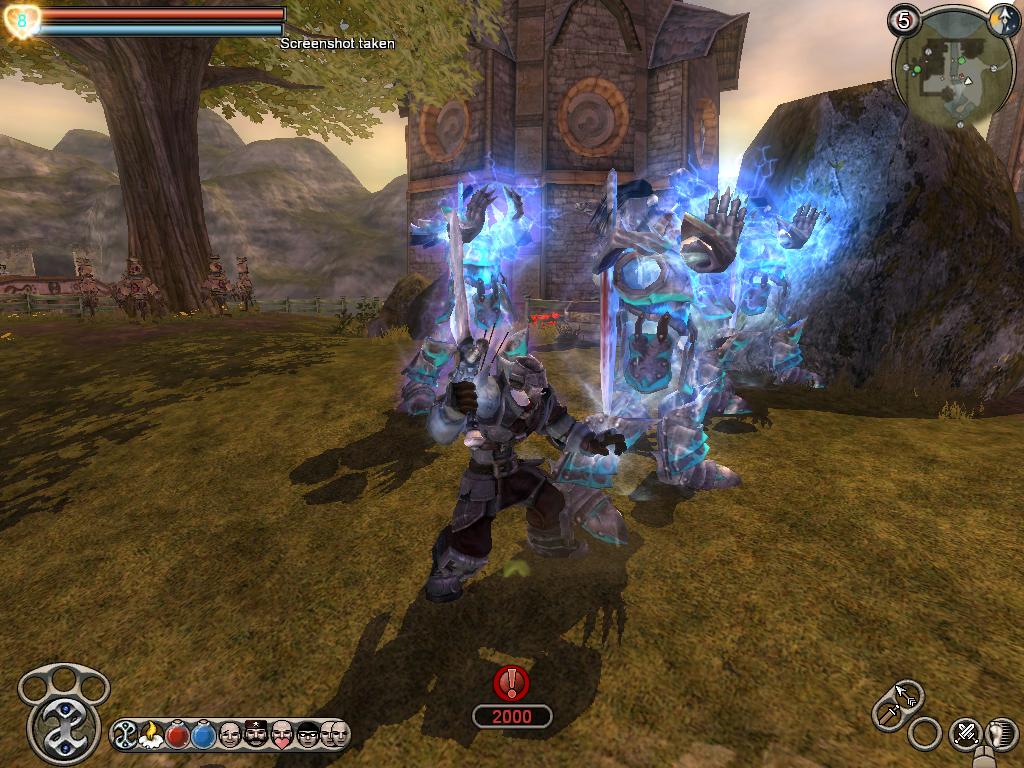Equip the melee sword weapon slot
This screenshot has height=768, width=1024.
click(x=888, y=714)
